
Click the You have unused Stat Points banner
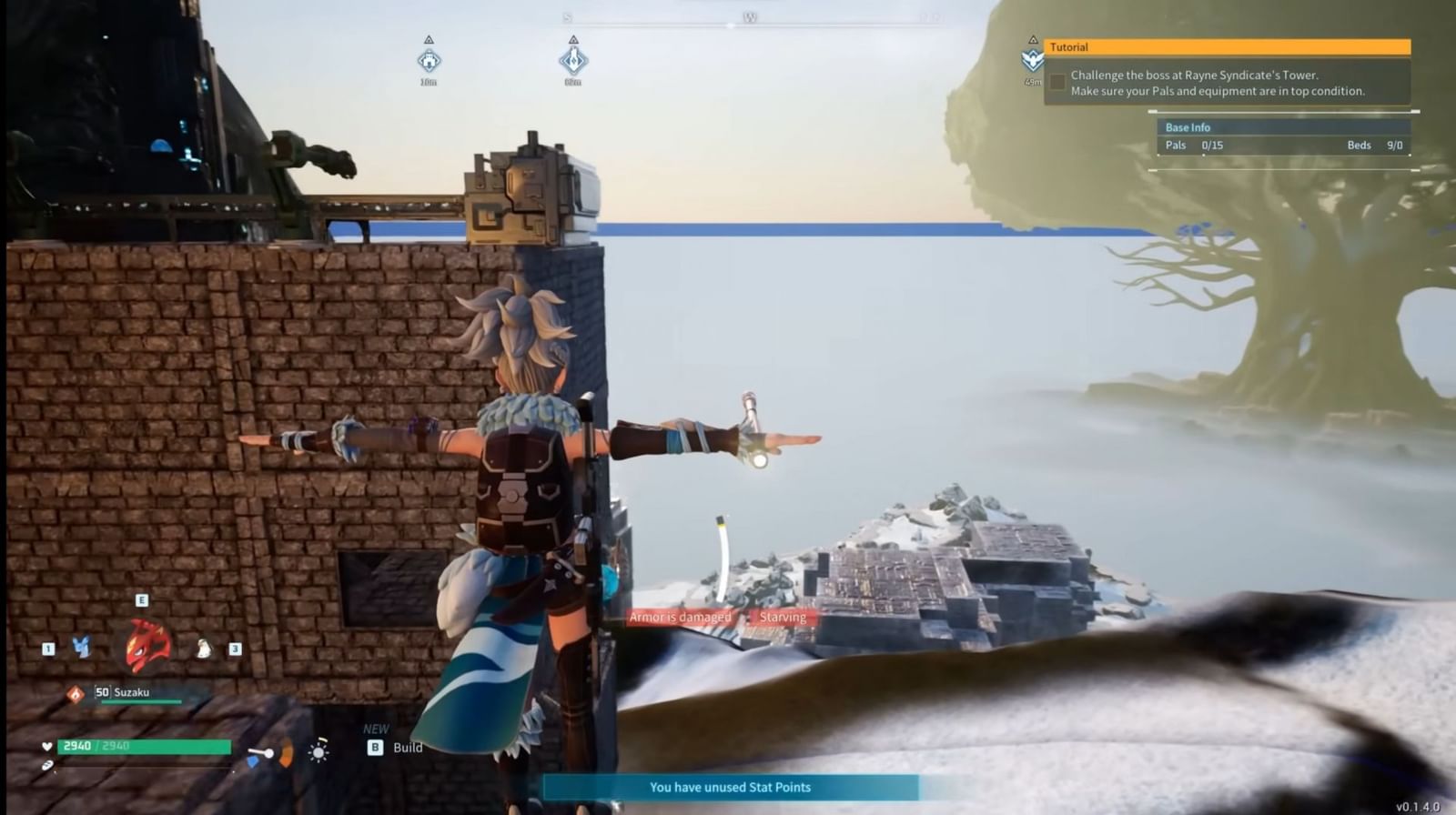click(x=728, y=788)
